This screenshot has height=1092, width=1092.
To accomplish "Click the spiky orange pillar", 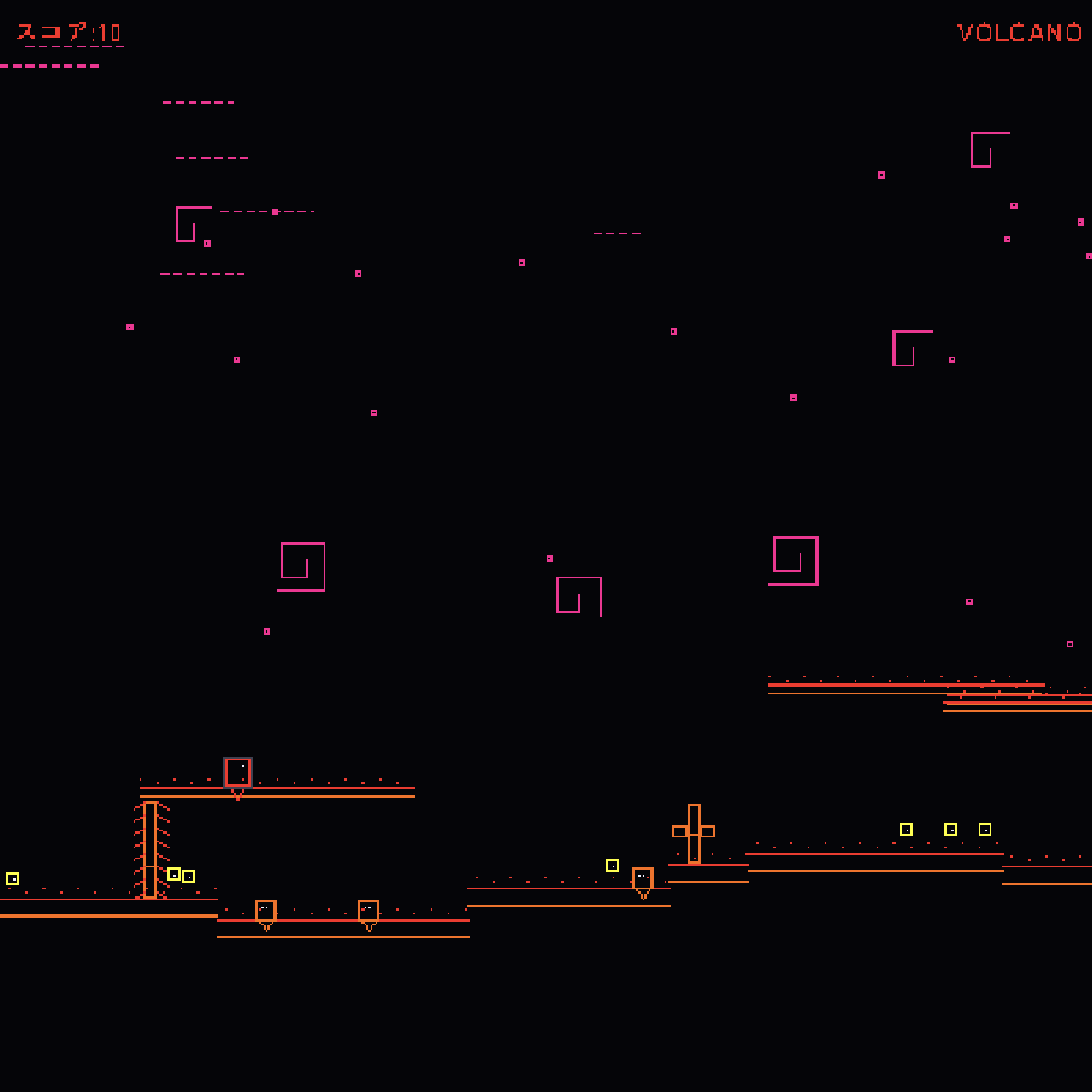I will pyautogui.click(x=152, y=848).
